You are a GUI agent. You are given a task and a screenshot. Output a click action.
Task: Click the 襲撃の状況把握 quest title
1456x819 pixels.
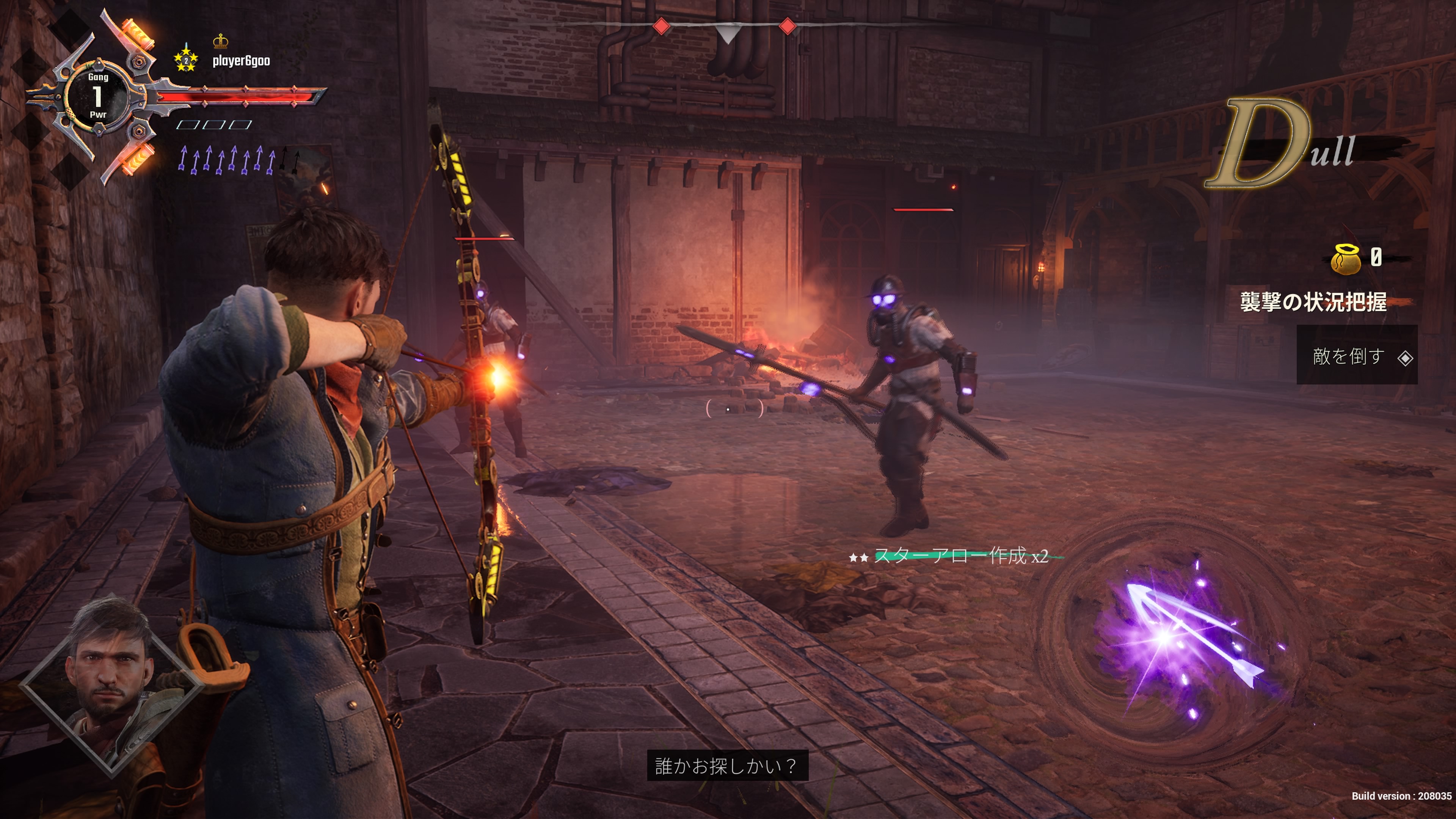tap(1312, 302)
